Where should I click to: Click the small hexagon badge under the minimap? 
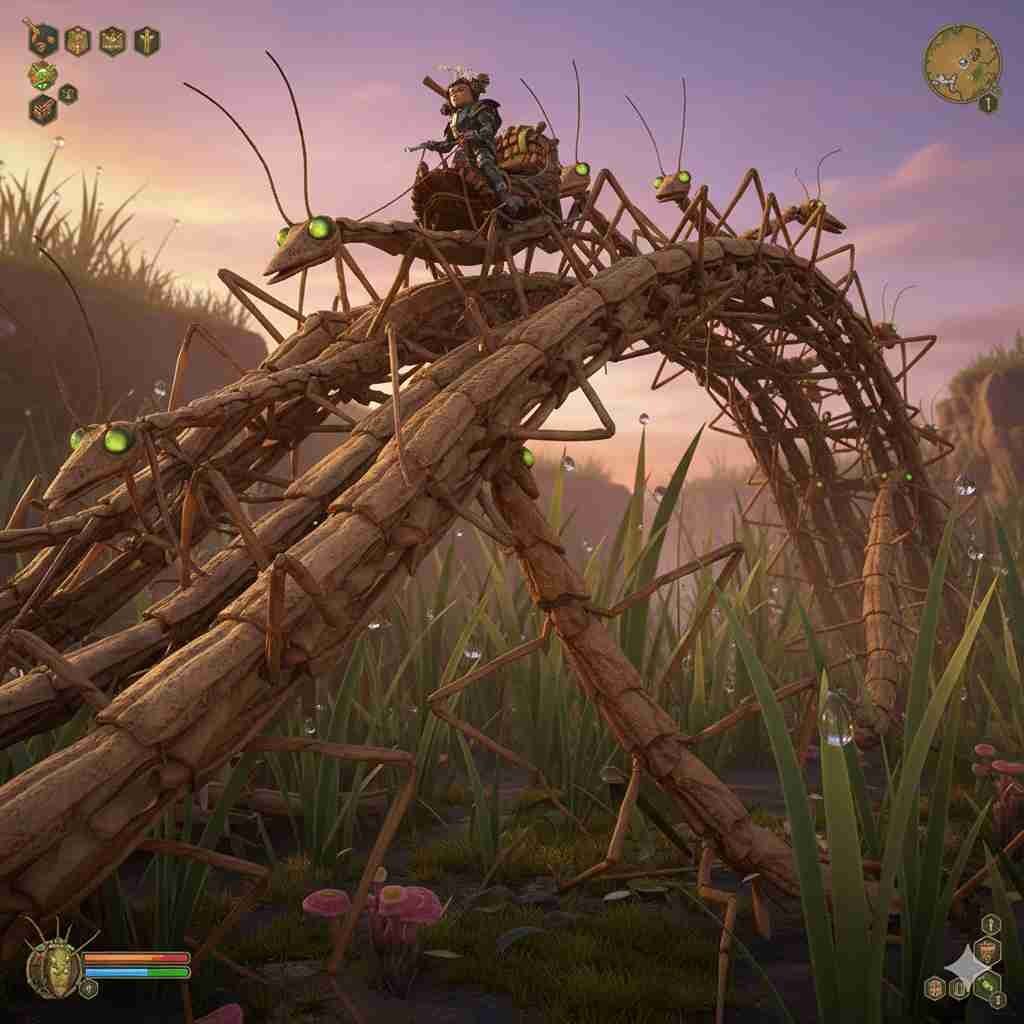pos(988,103)
